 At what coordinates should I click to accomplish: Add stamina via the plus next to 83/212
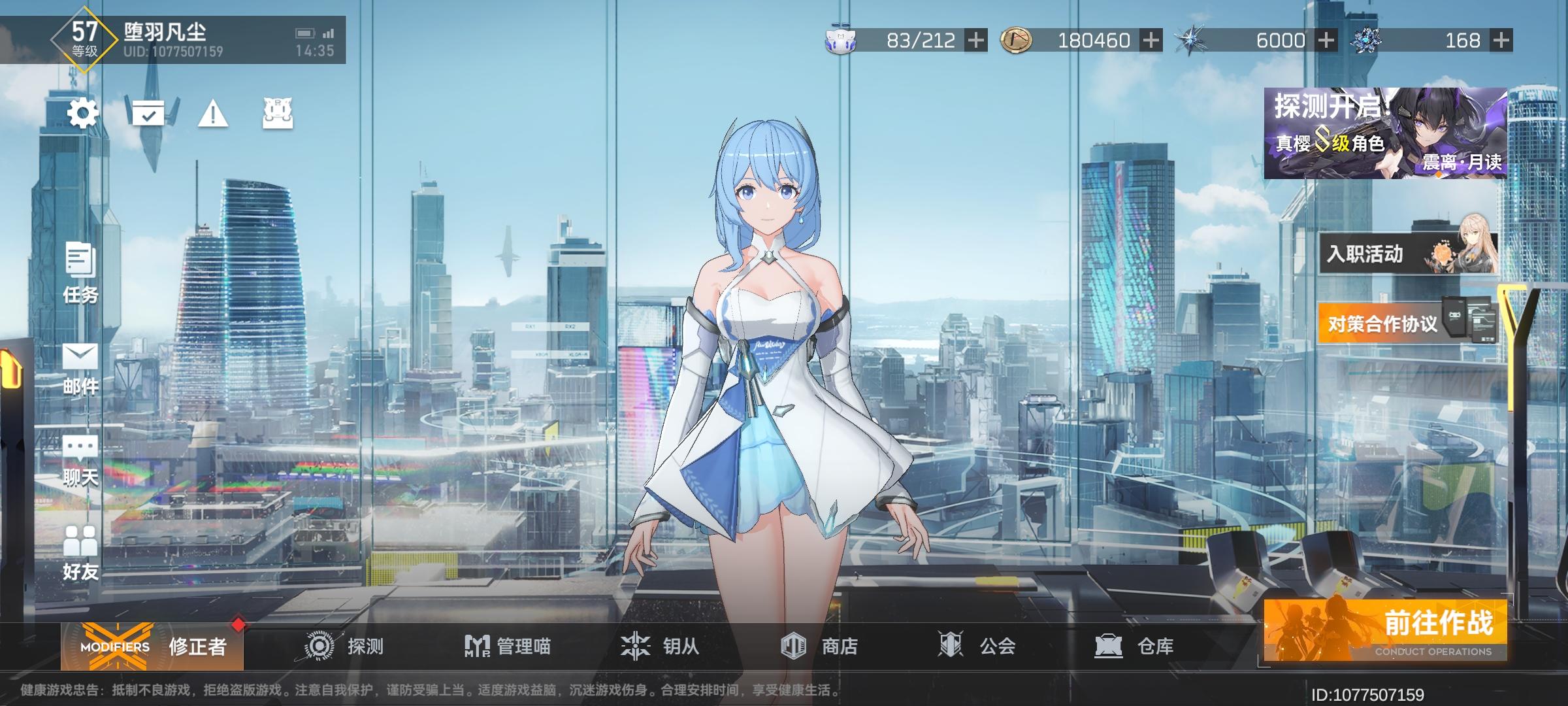pos(975,41)
